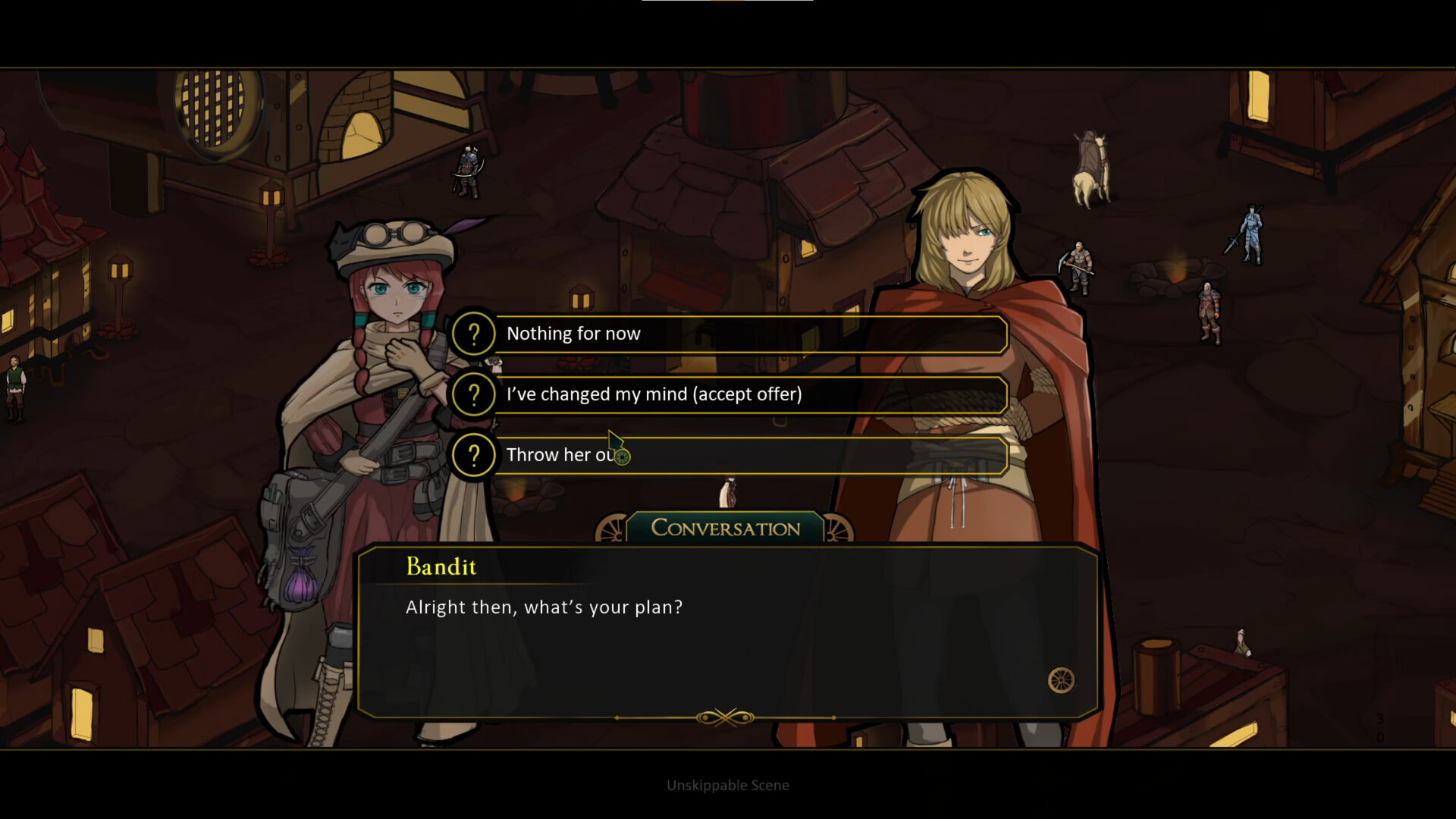Image resolution: width=1456 pixels, height=819 pixels.
Task: Click the question-mark icon beside "Nothing for now"
Action: [473, 334]
